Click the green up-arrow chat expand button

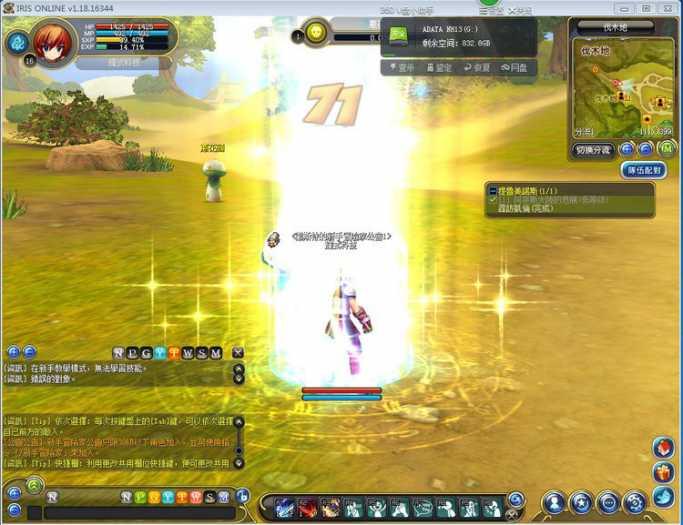34,486
